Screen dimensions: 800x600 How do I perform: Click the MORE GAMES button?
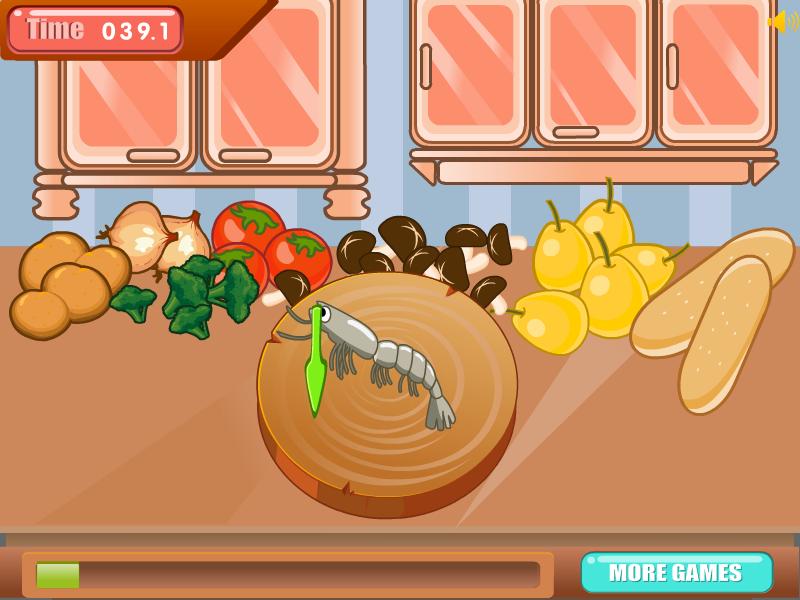[x=676, y=573]
